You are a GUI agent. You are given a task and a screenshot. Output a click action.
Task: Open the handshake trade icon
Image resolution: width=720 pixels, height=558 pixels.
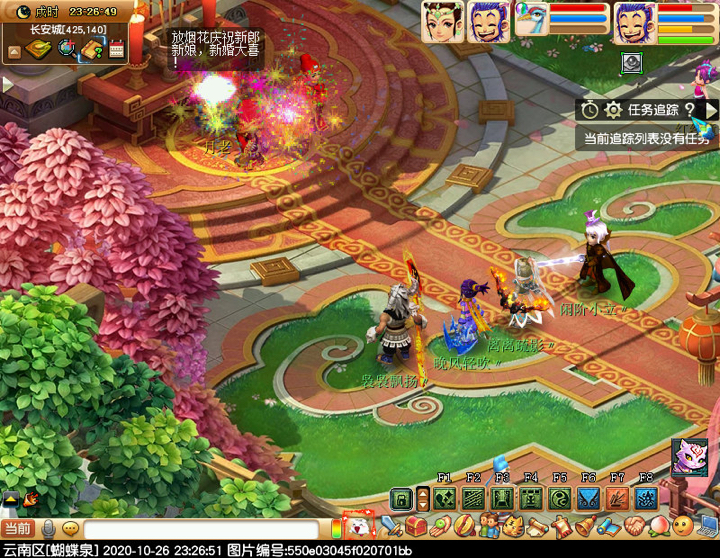click(x=636, y=526)
